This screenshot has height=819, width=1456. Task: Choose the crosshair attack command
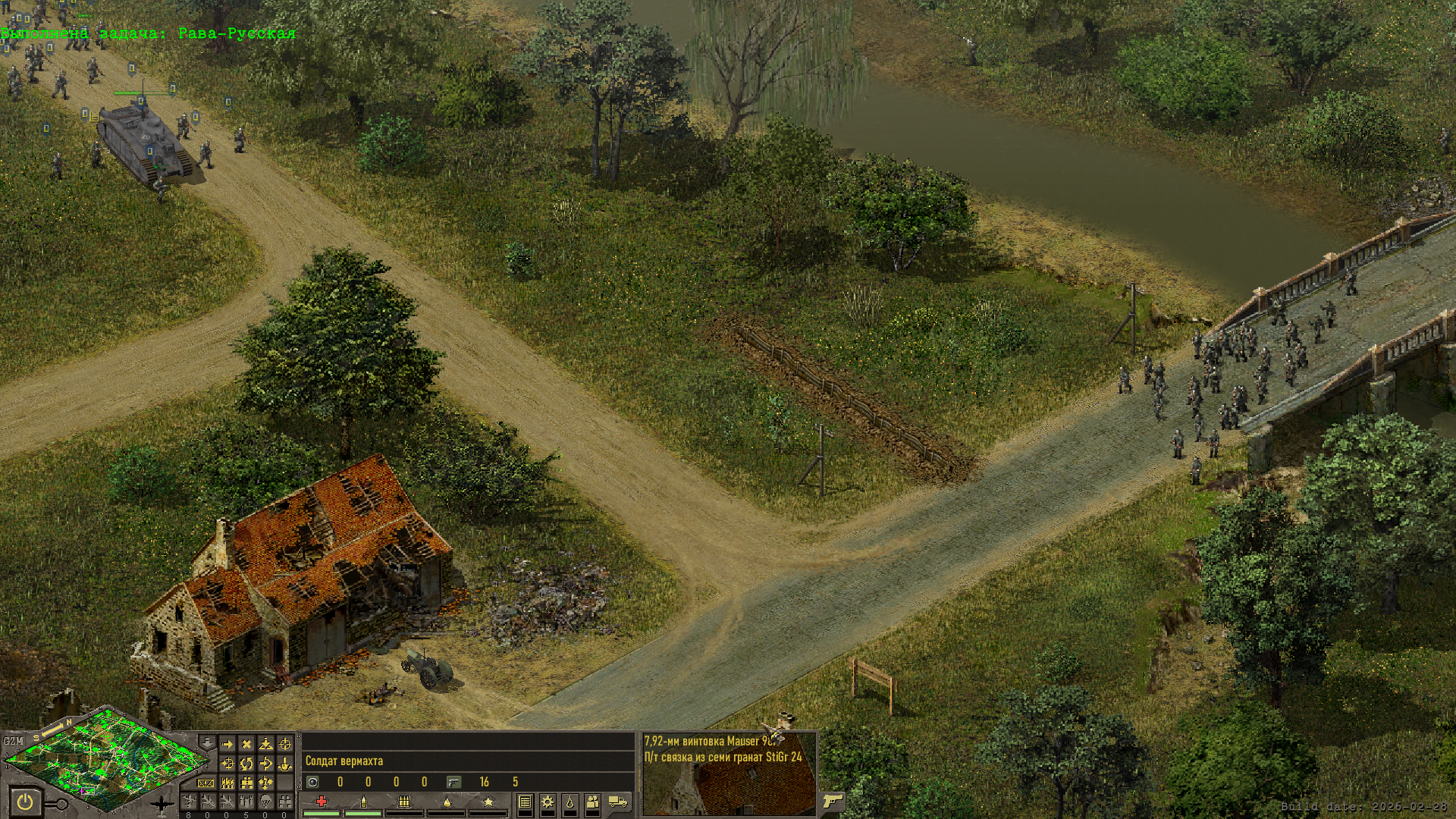[x=285, y=744]
